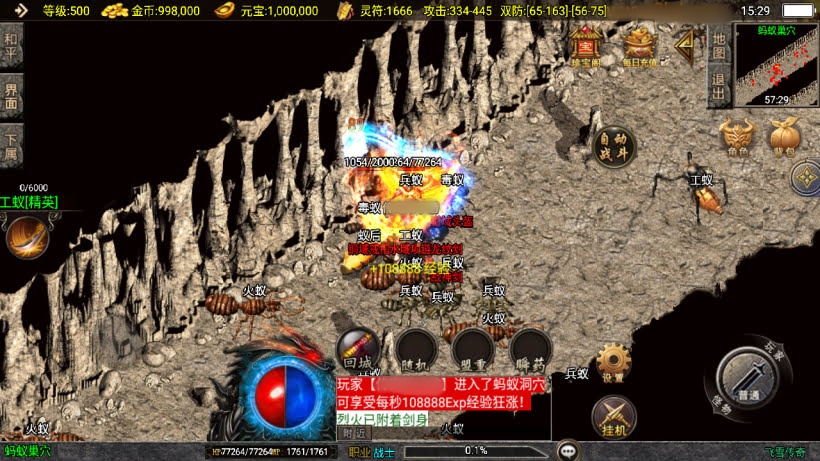Open the 珍宝阁 treasure shop
This screenshot has height=461, width=820.
point(584,46)
